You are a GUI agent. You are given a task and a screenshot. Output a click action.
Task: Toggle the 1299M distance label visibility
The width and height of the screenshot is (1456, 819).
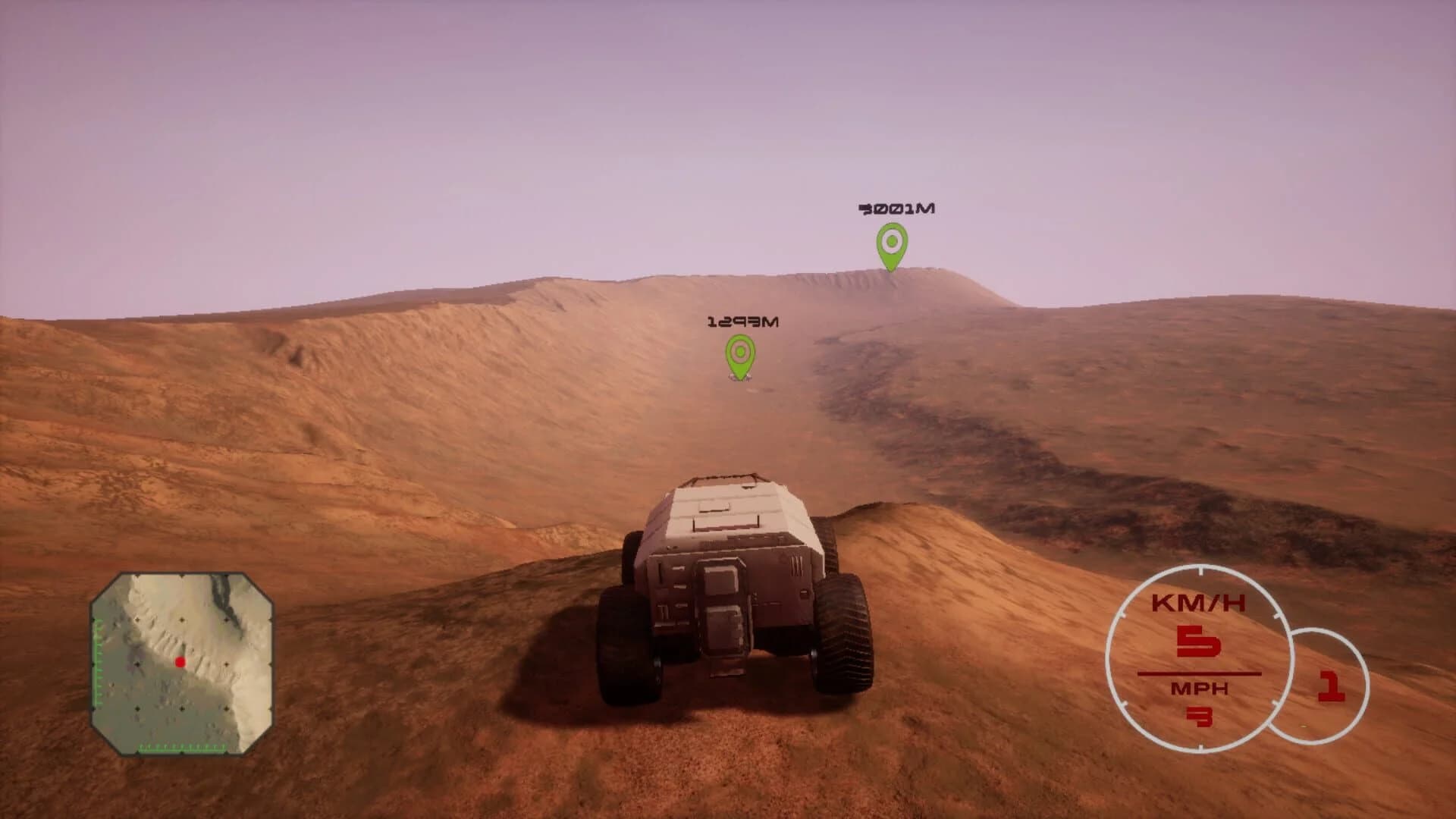click(743, 321)
